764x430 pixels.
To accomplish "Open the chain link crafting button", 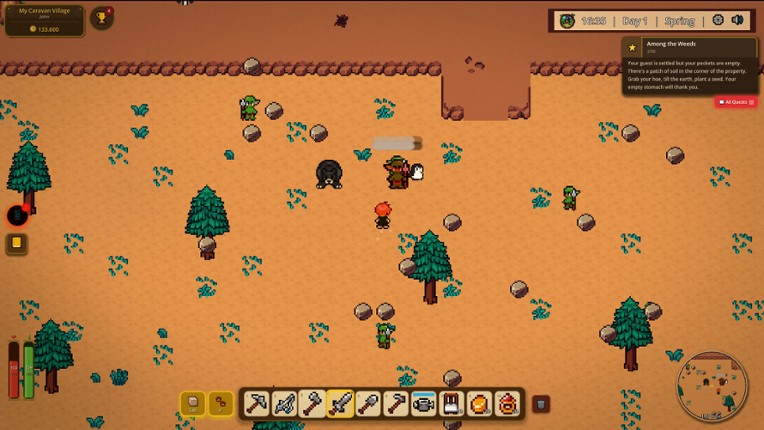I will (220, 403).
